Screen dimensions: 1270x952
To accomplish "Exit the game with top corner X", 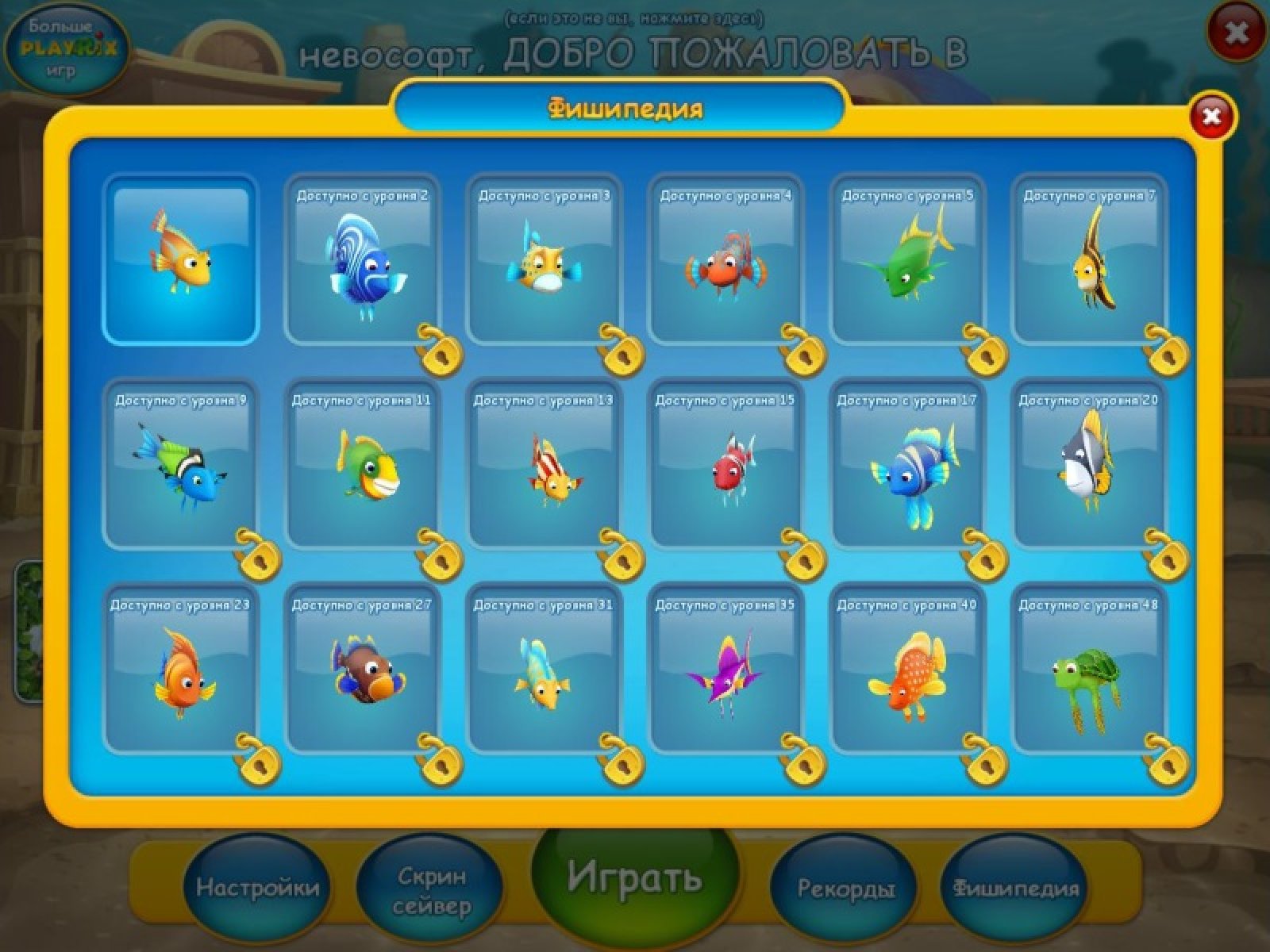I will [x=1236, y=33].
